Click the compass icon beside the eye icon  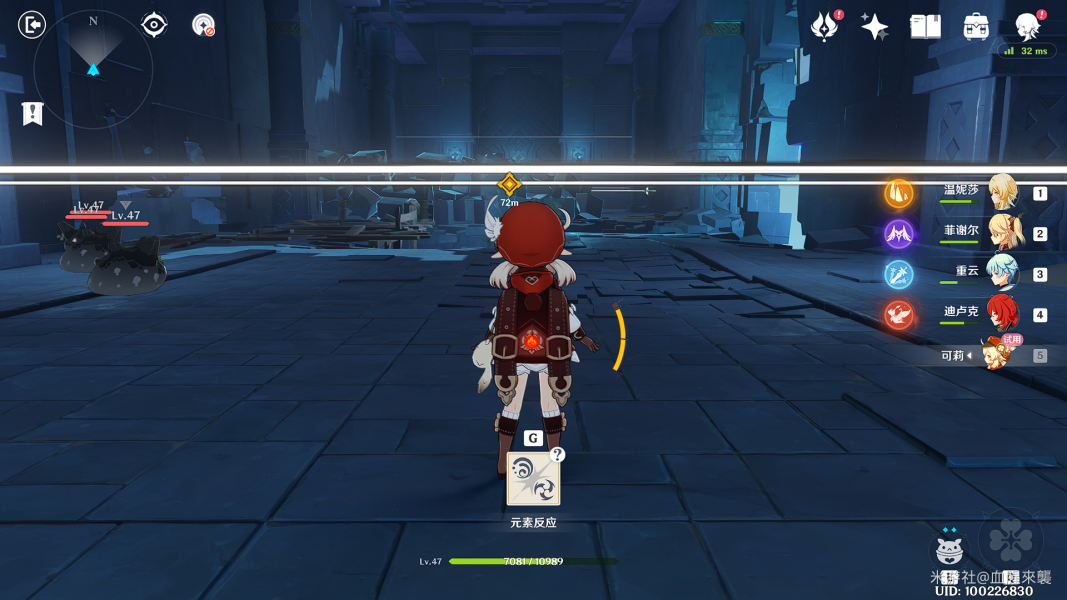pos(203,25)
